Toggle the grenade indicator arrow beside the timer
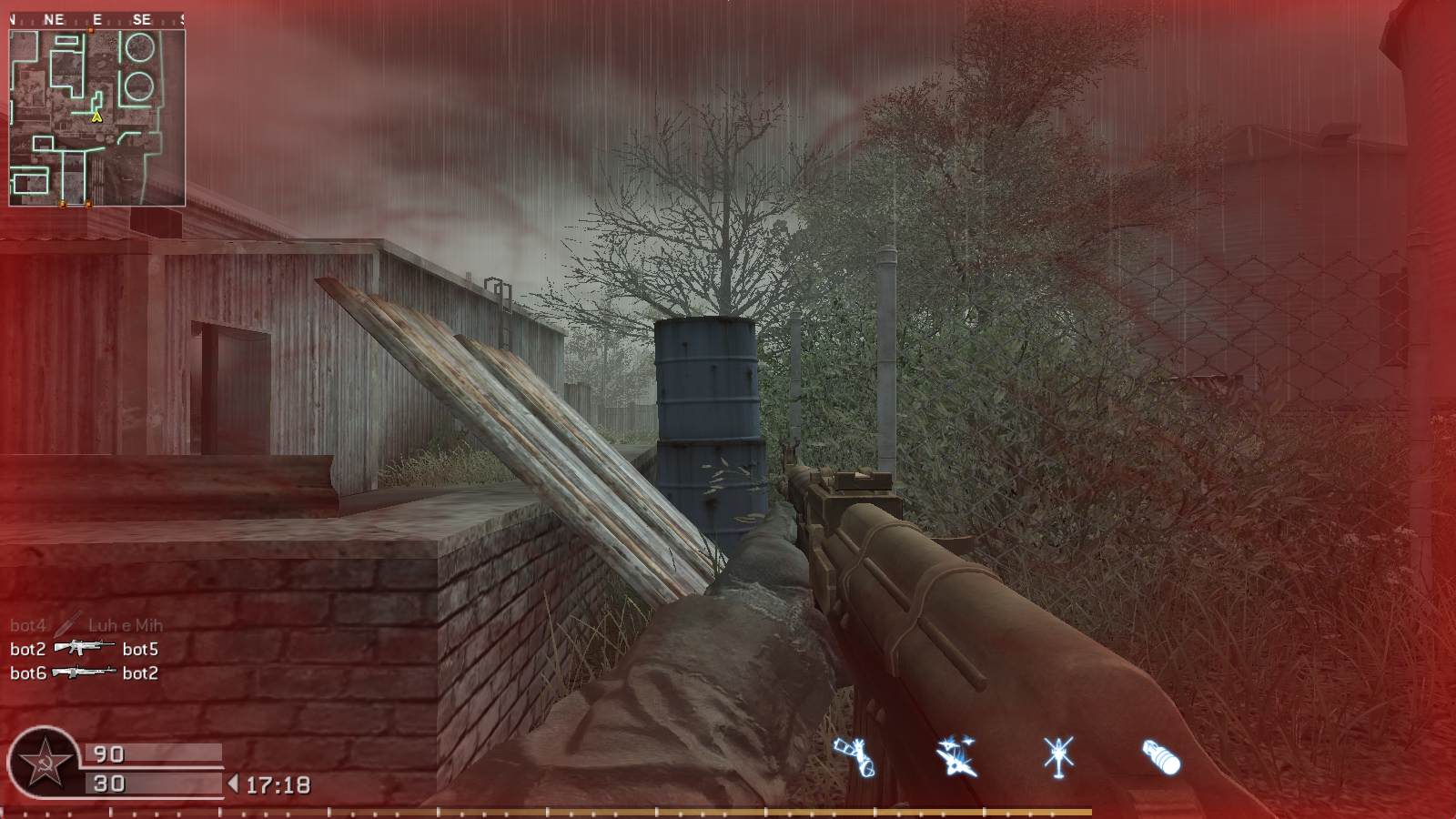This screenshot has height=819, width=1456. coord(235,781)
